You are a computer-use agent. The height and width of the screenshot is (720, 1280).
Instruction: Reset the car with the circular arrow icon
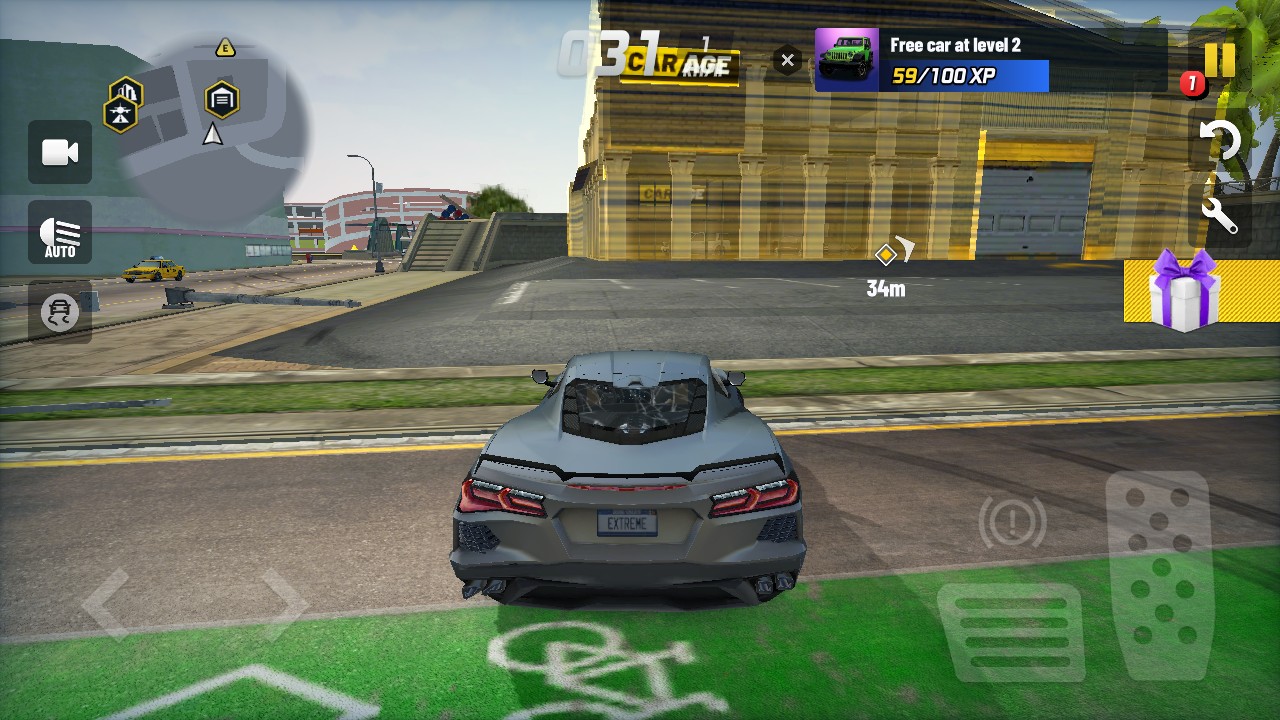1220,141
